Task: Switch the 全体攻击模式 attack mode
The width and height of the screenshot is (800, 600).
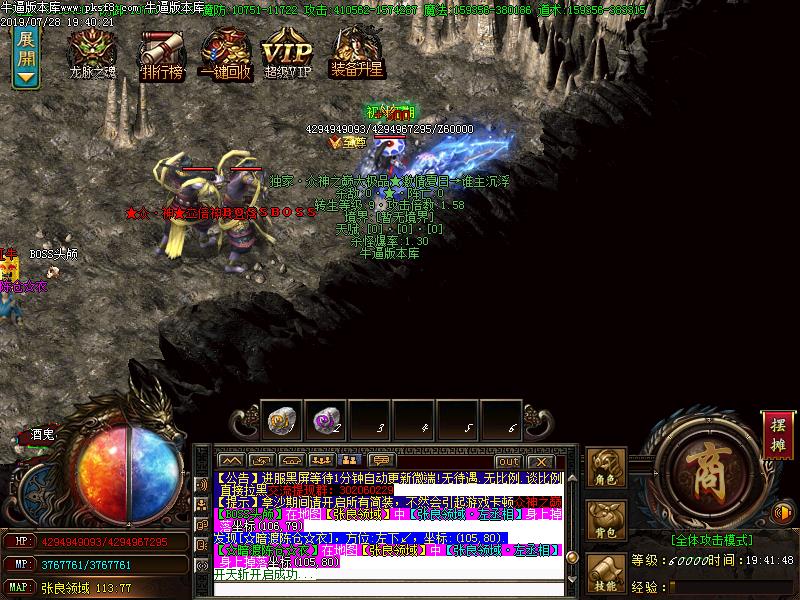Action: (x=711, y=540)
